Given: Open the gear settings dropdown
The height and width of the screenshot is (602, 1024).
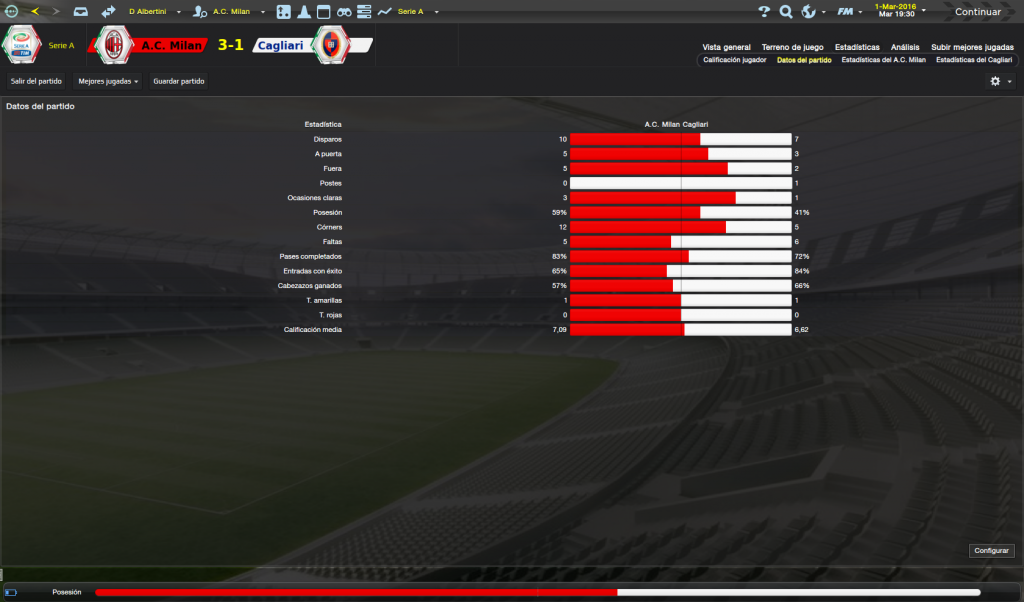Looking at the screenshot, I should click(1000, 81).
